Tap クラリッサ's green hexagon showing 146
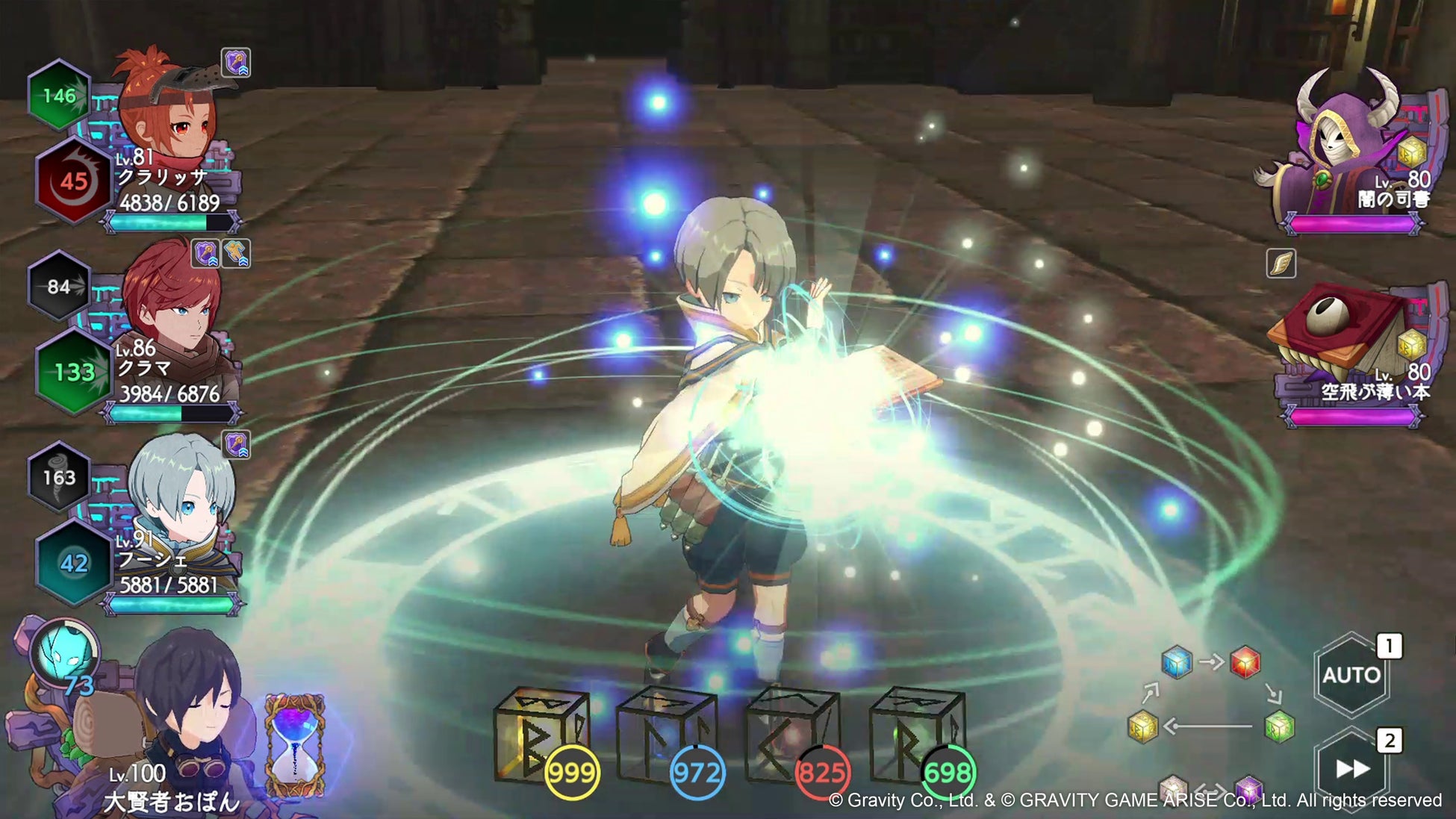This screenshot has width=1456, height=819. (x=59, y=96)
